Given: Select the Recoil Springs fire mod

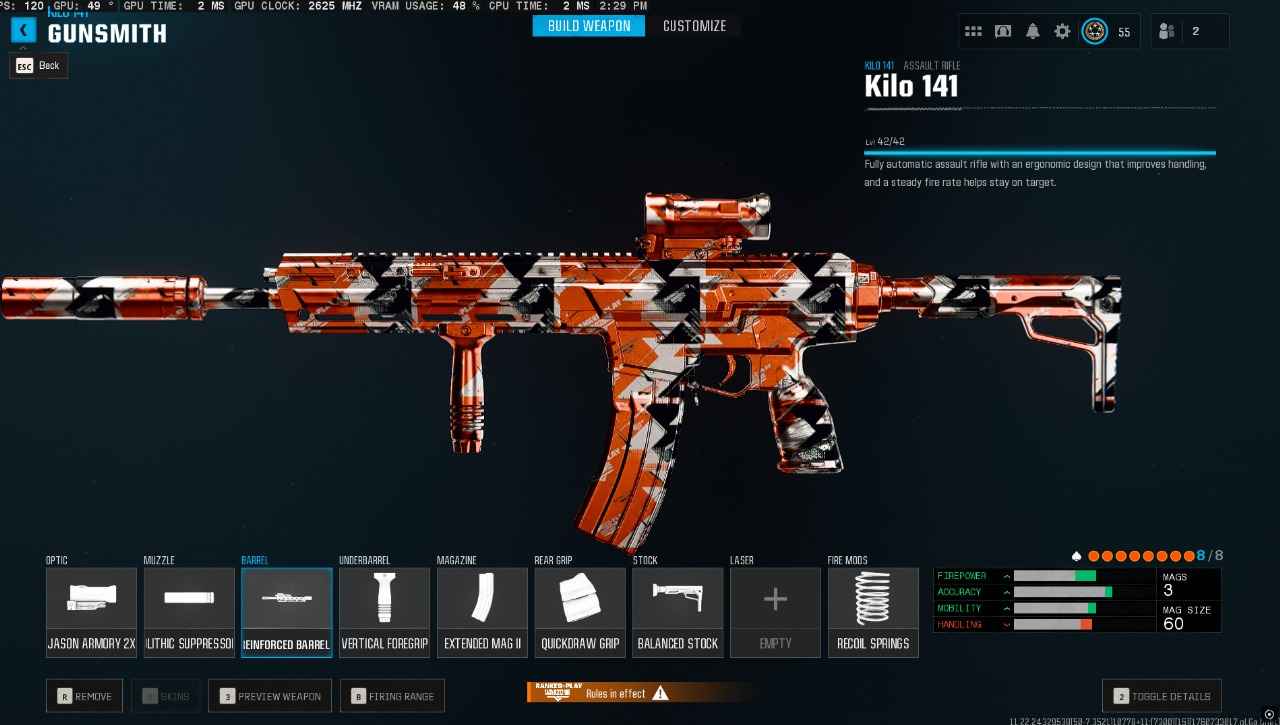Looking at the screenshot, I should [x=873, y=612].
